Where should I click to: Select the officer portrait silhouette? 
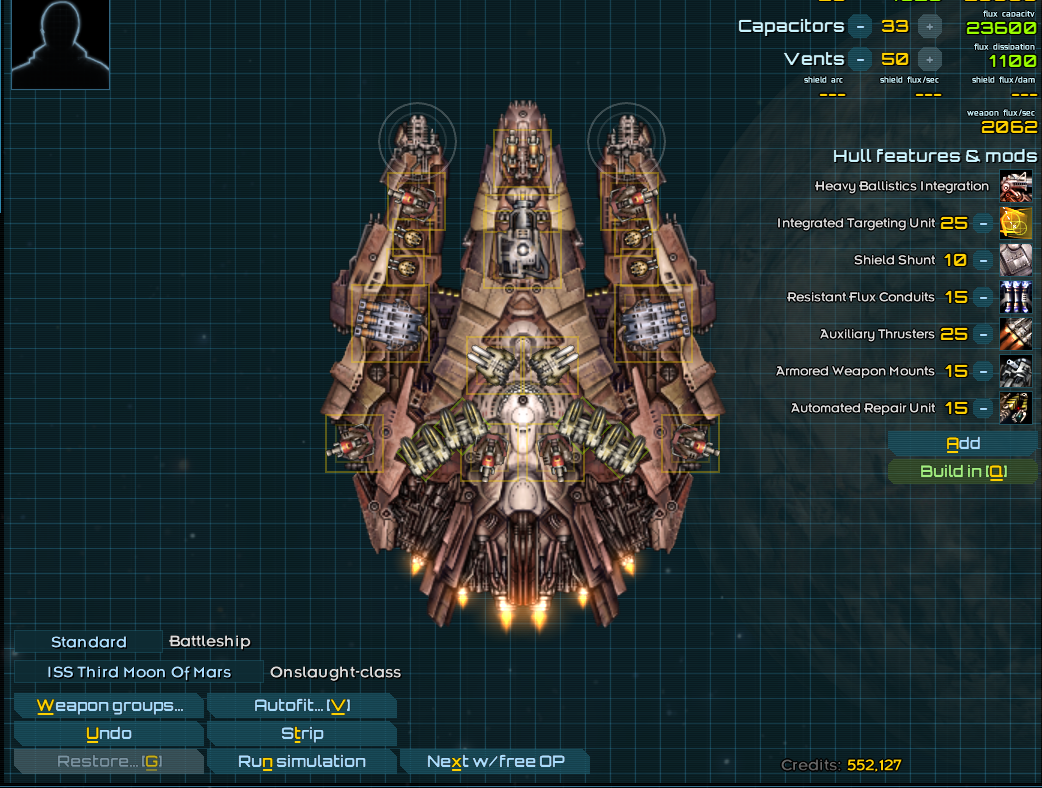click(60, 44)
